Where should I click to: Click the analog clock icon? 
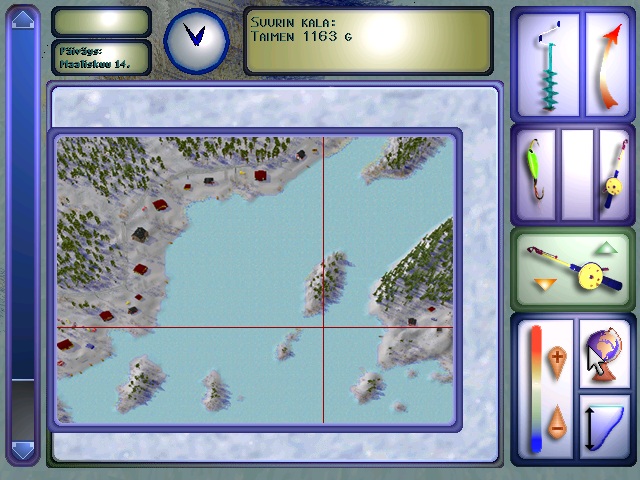(195, 40)
